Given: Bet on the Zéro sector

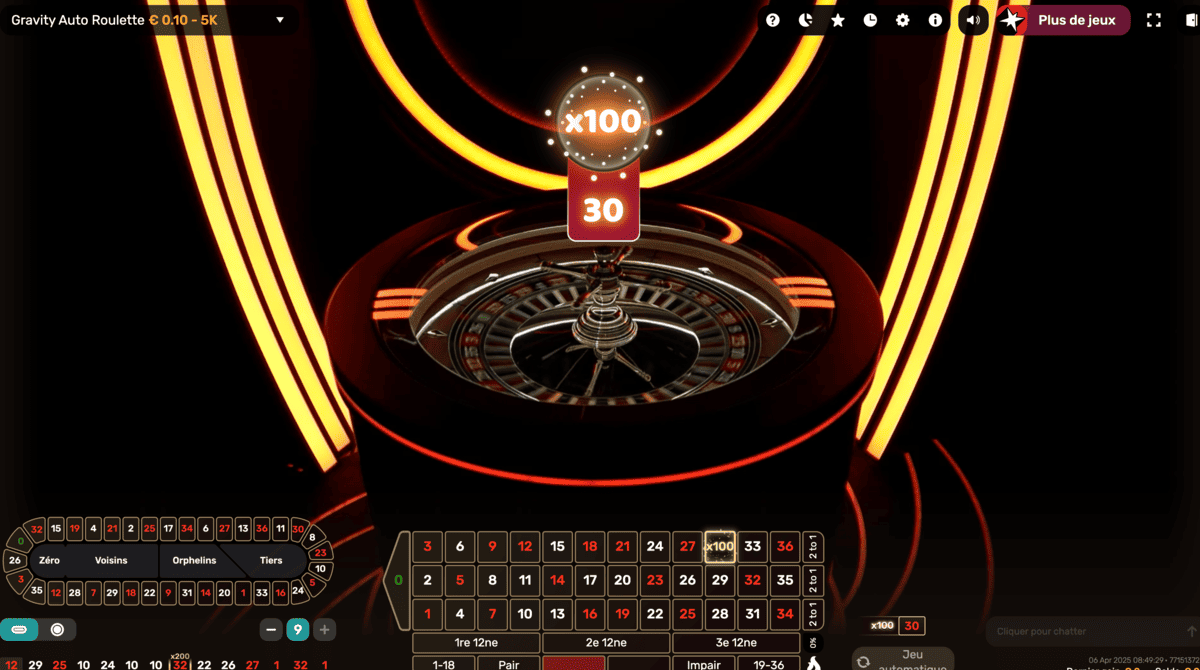Looking at the screenshot, I should tap(49, 561).
